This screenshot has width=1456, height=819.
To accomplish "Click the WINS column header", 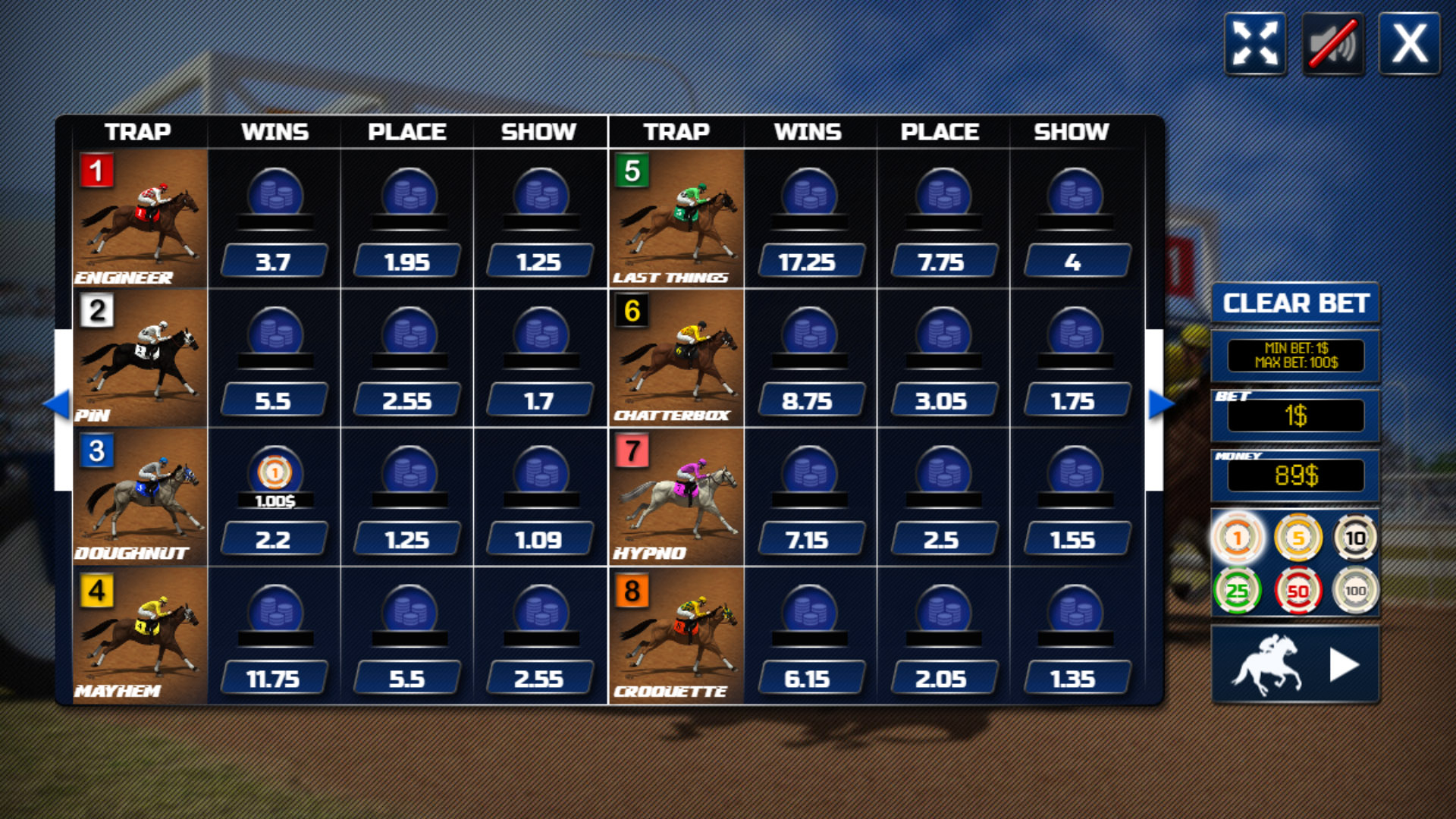I will pos(275,130).
